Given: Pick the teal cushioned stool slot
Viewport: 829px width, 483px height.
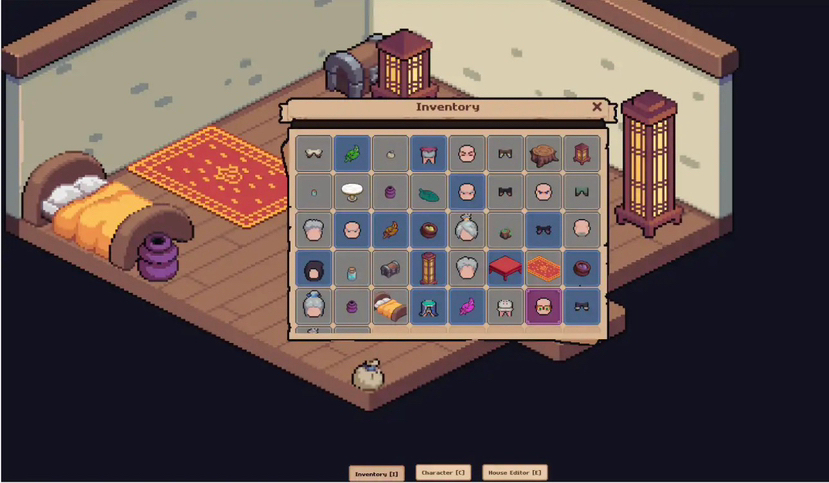Looking at the screenshot, I should pos(429,306).
